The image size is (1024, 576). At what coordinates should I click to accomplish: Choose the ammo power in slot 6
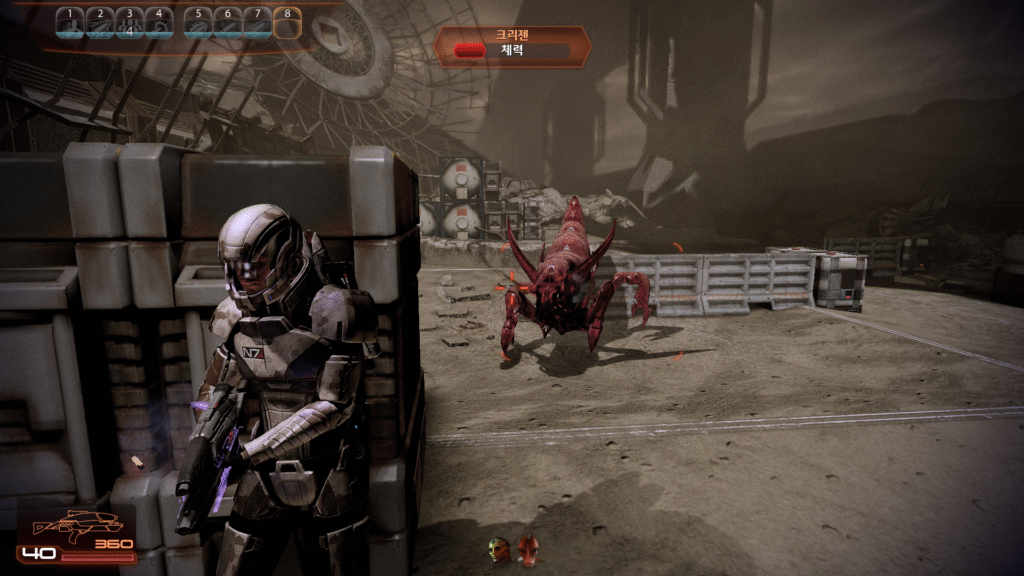pos(228,22)
